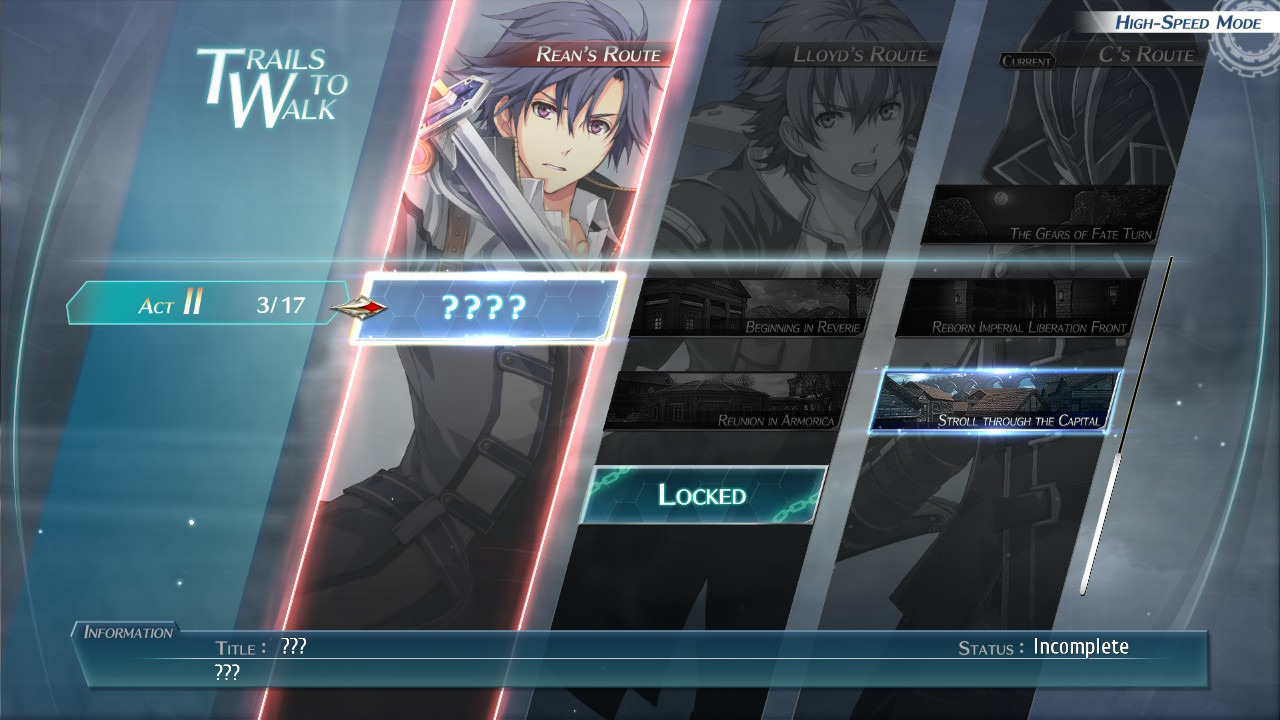This screenshot has width=1280, height=720.
Task: Open Reborn Imperial Liberation Front episode
Action: click(x=1020, y=308)
